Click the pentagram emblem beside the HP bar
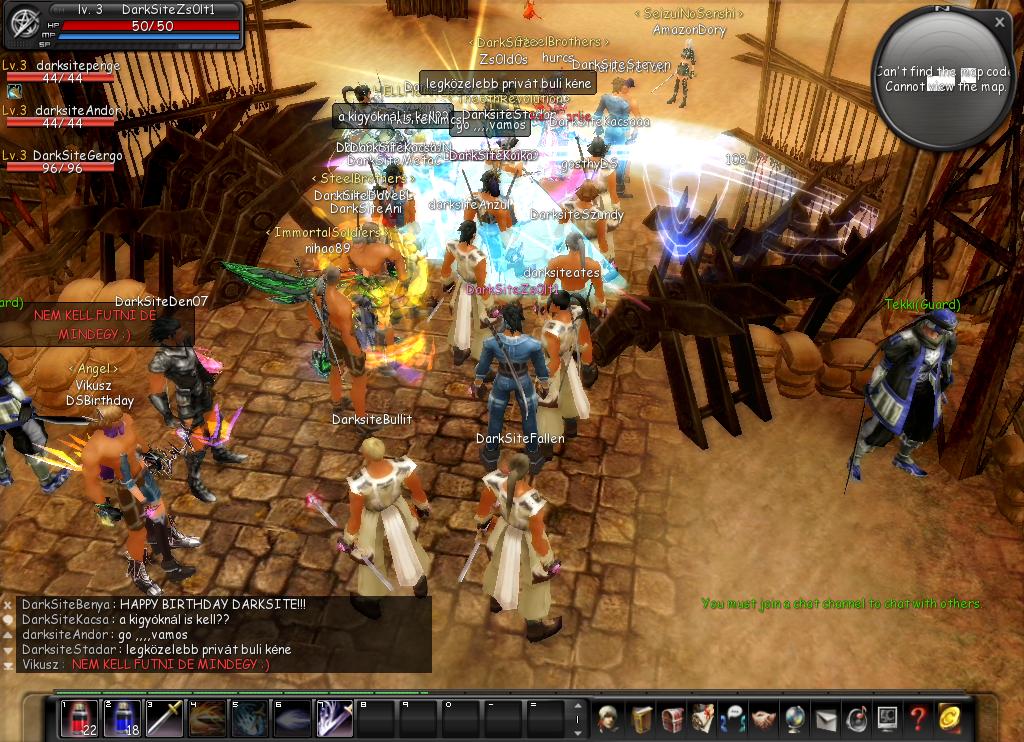The width and height of the screenshot is (1024, 742). coord(22,26)
